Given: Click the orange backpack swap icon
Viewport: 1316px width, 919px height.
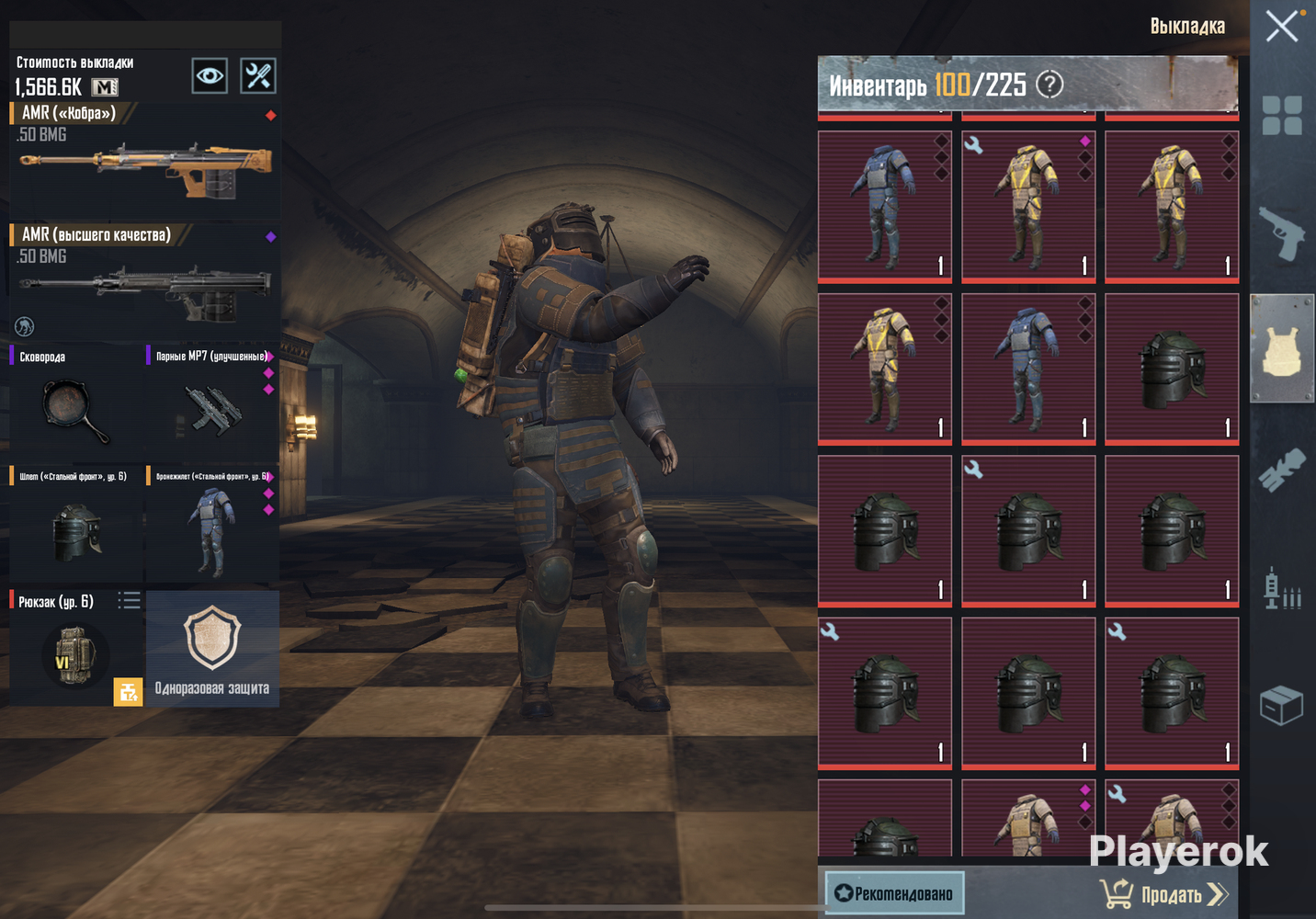Looking at the screenshot, I should click(128, 691).
